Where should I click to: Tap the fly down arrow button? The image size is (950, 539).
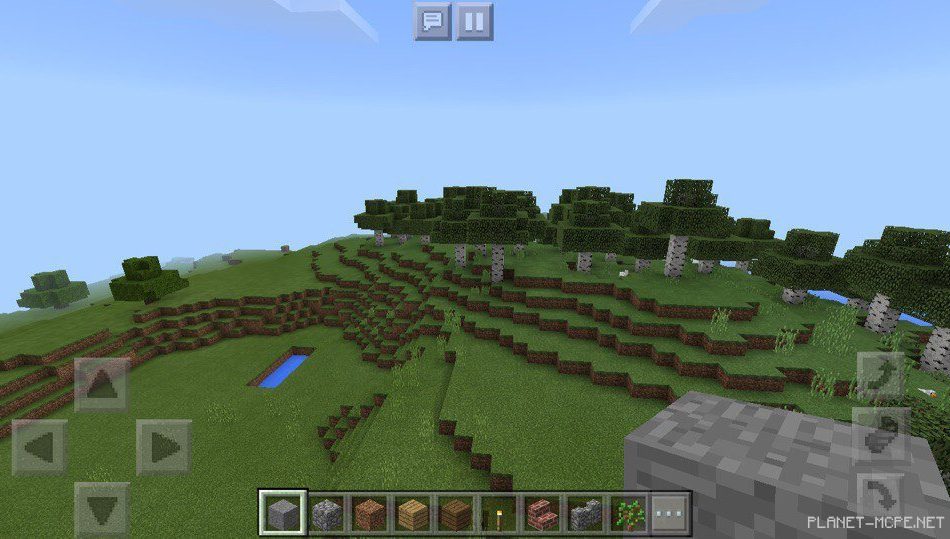pyautogui.click(x=881, y=493)
